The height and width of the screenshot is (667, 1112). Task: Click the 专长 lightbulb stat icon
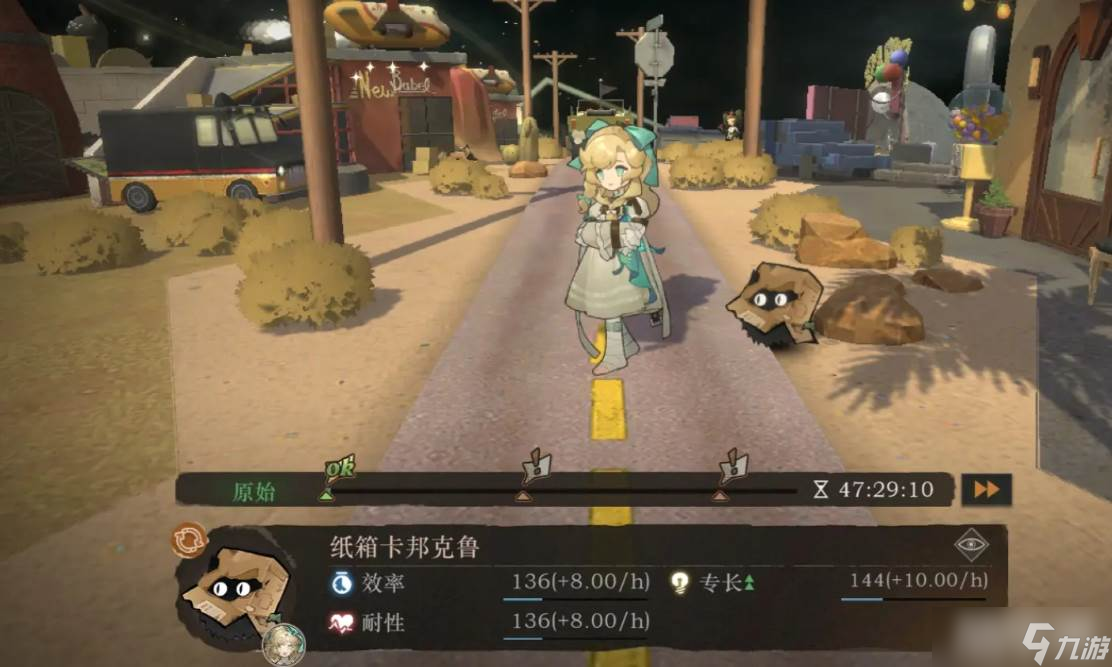point(680,582)
